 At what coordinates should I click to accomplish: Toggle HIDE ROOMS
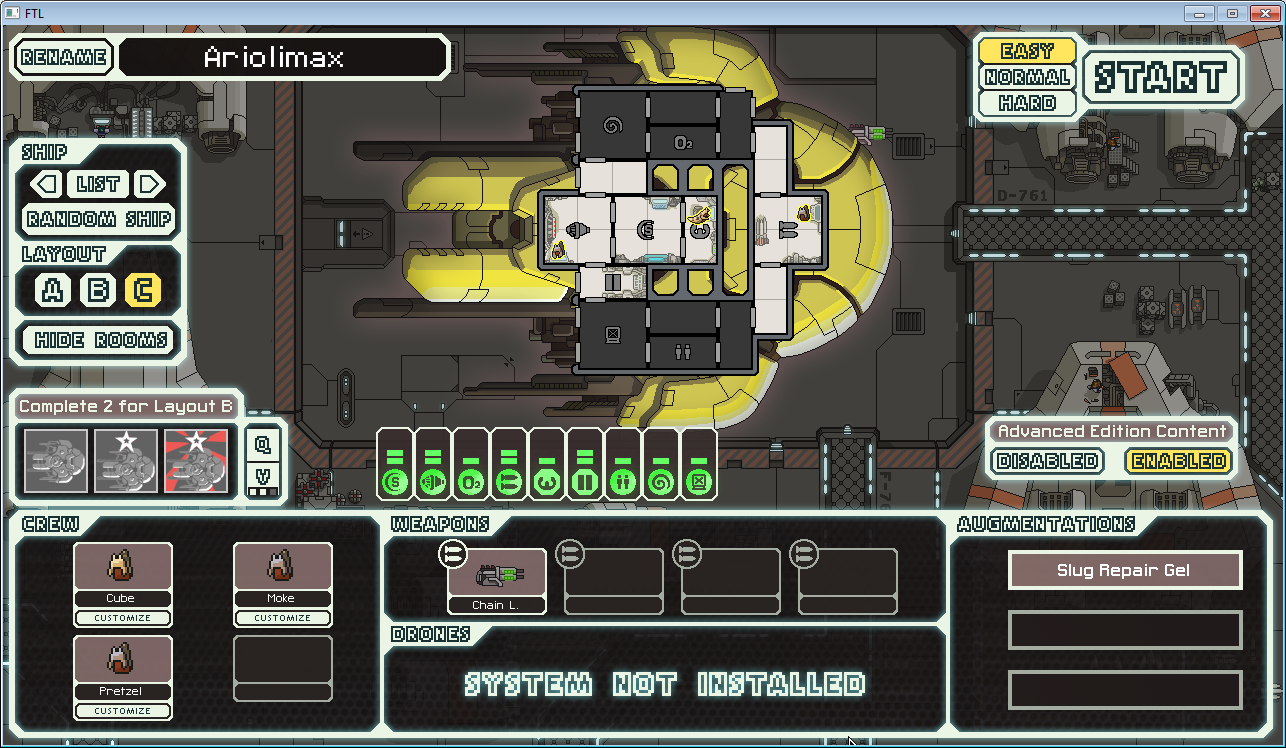click(99, 340)
